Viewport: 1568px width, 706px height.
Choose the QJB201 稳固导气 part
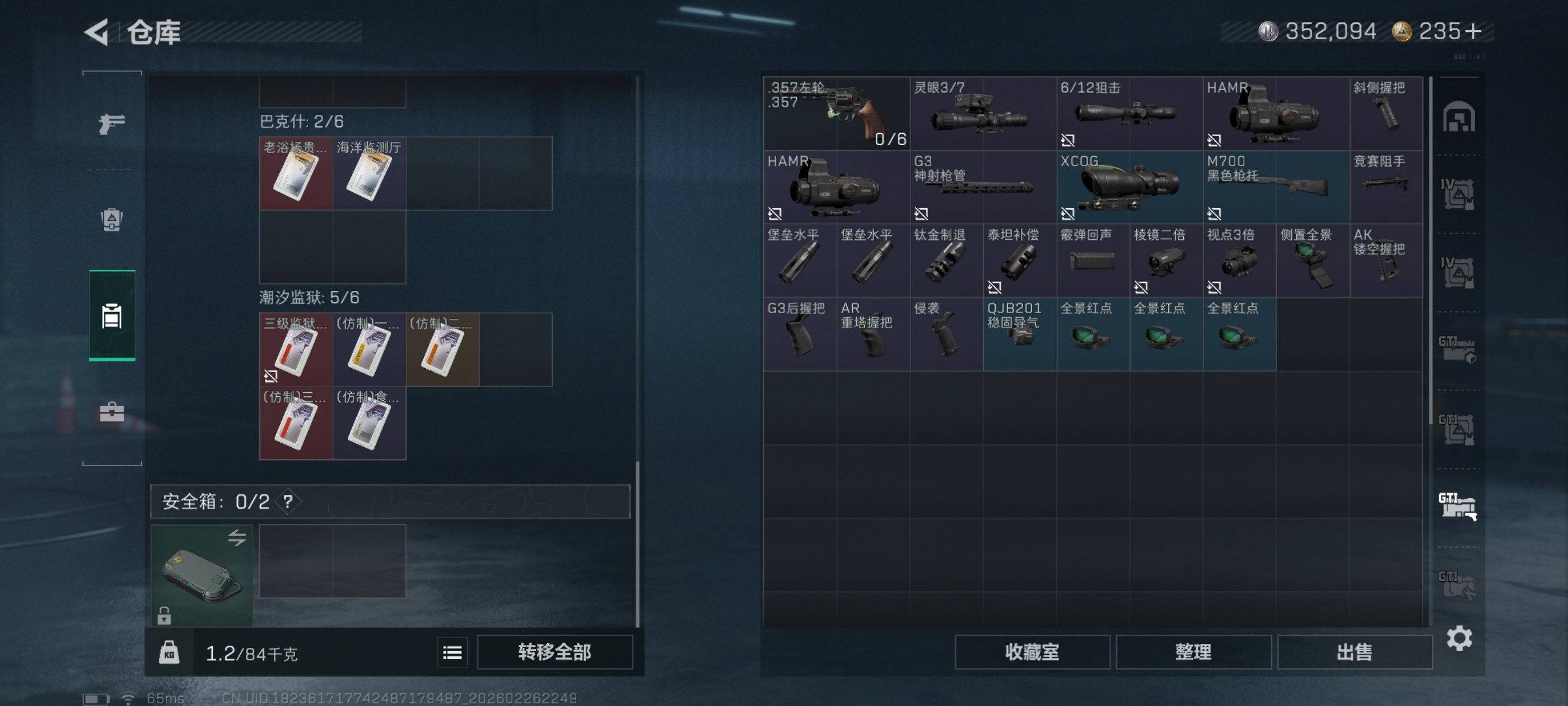[x=1020, y=334]
